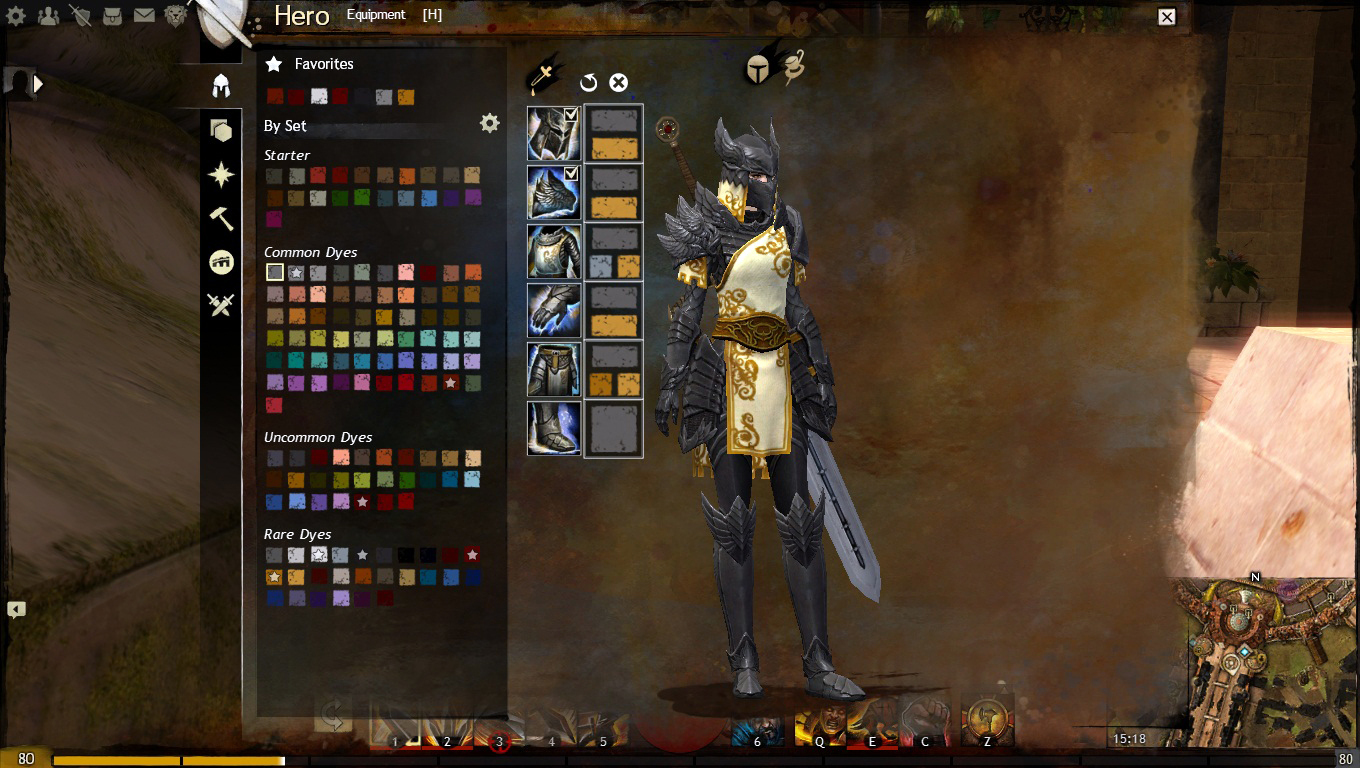Select the gauntlets armor slot

(554, 310)
